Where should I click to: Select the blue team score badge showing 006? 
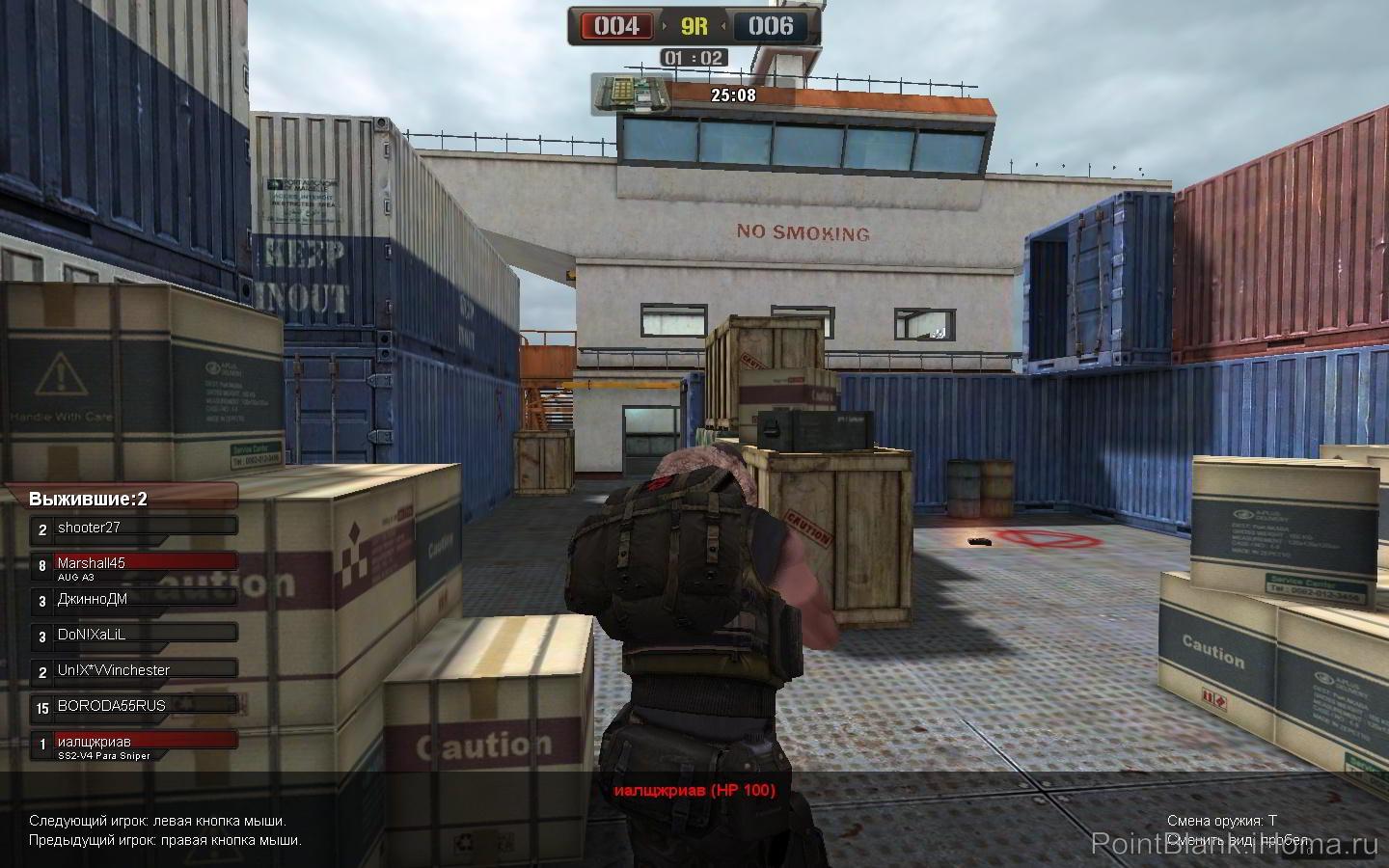772,26
